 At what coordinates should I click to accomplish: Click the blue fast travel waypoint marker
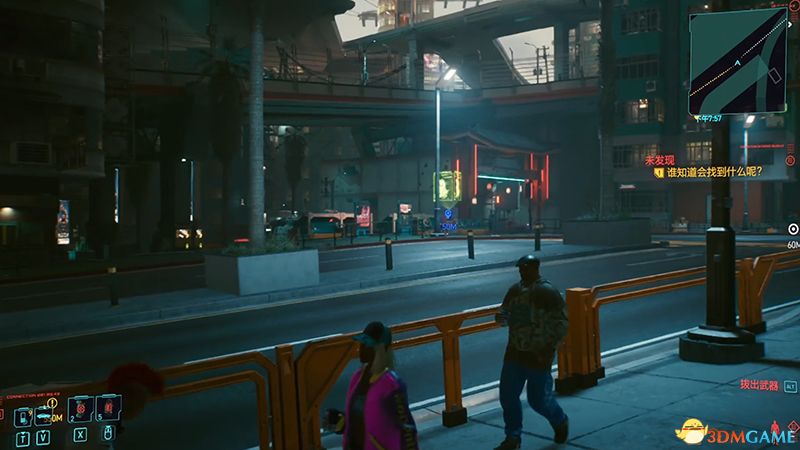coord(448,215)
